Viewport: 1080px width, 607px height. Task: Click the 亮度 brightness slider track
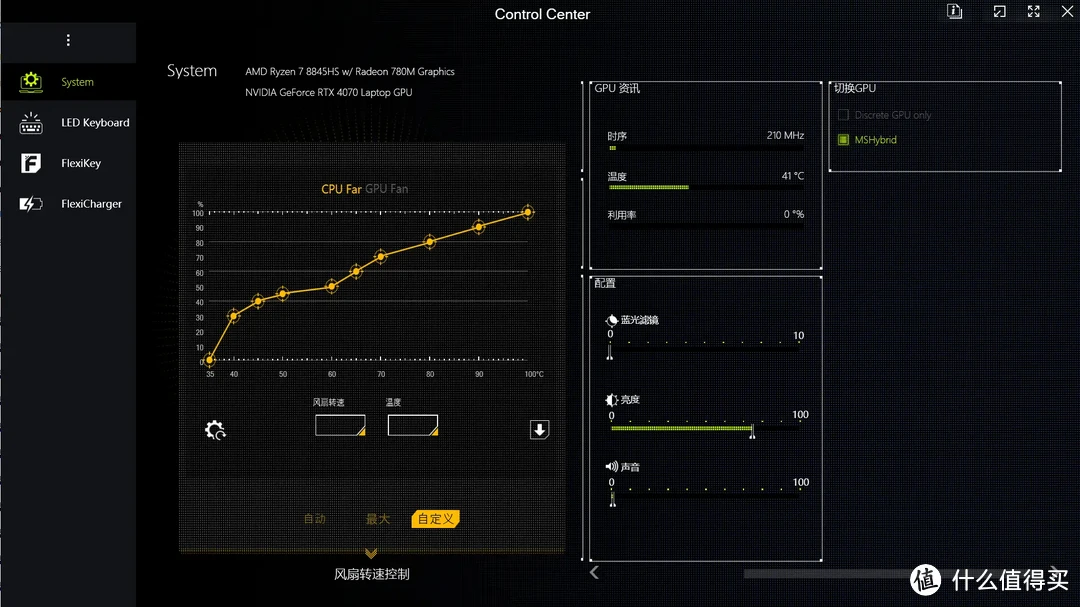(705, 429)
